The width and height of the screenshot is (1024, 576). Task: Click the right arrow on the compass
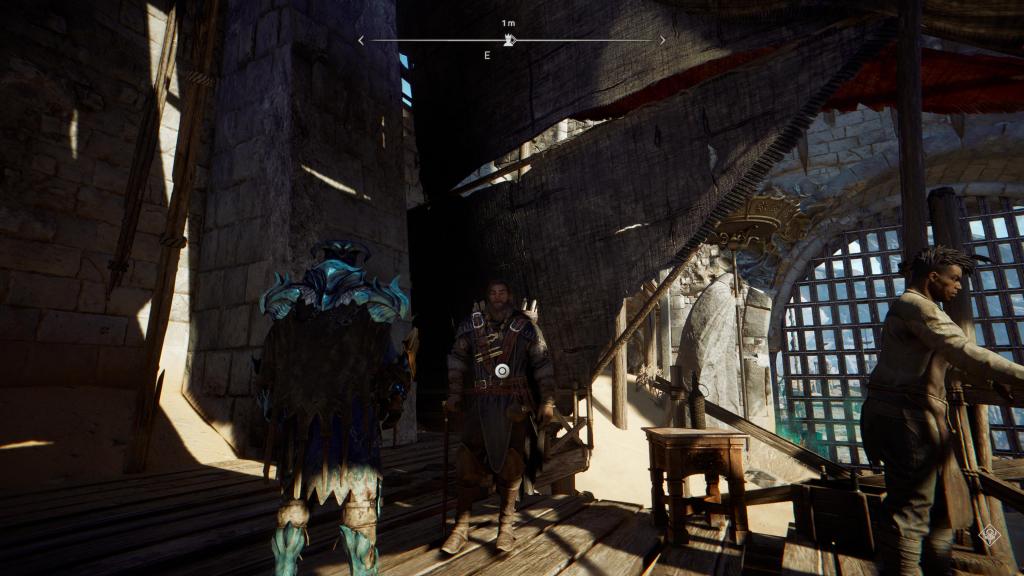coord(662,40)
